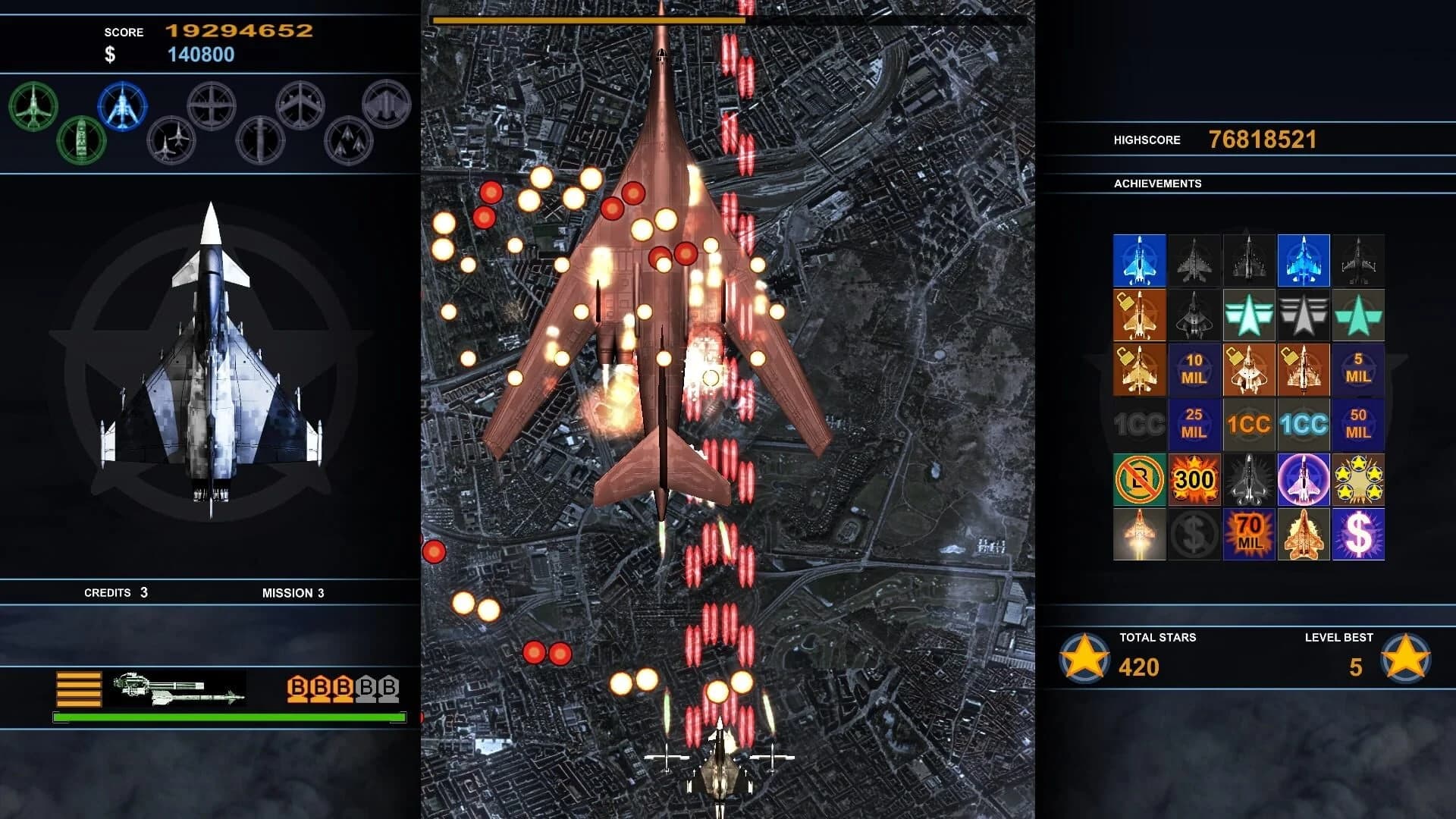The width and height of the screenshot is (1456, 819).
Task: View the 50 MIL achievement tile
Action: pos(1357,424)
